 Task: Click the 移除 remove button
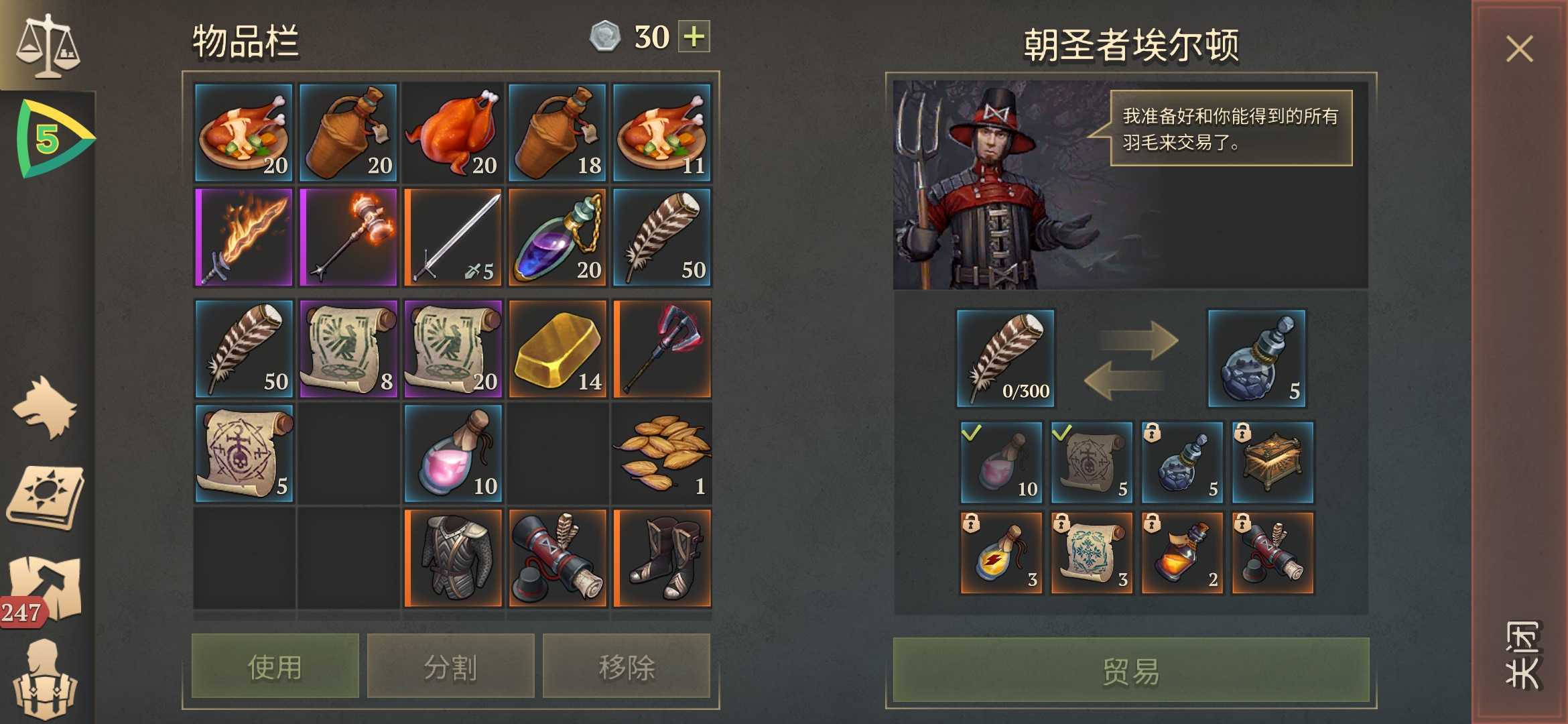626,666
